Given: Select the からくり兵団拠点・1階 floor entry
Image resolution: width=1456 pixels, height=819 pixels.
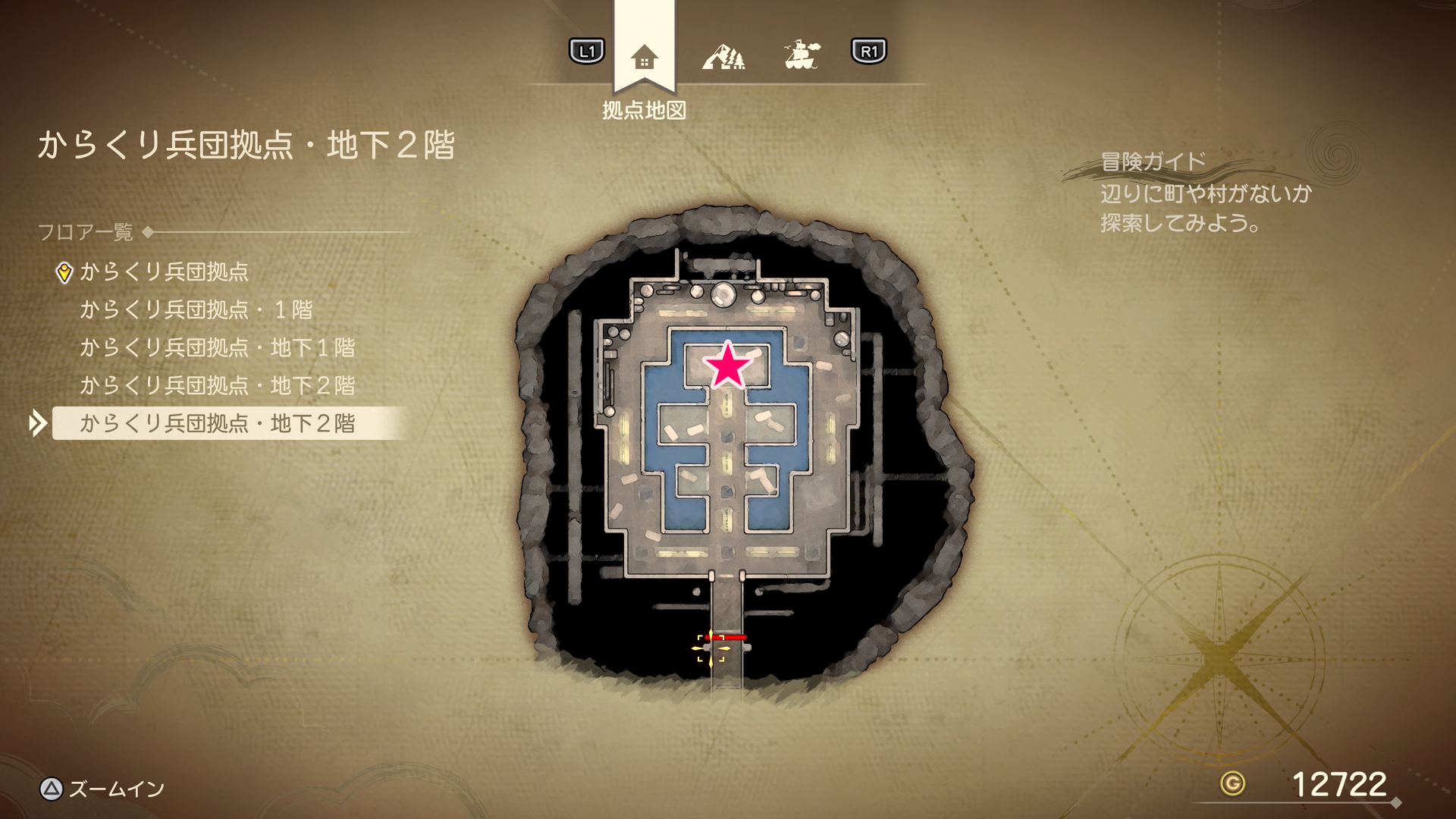Looking at the screenshot, I should click(x=196, y=309).
